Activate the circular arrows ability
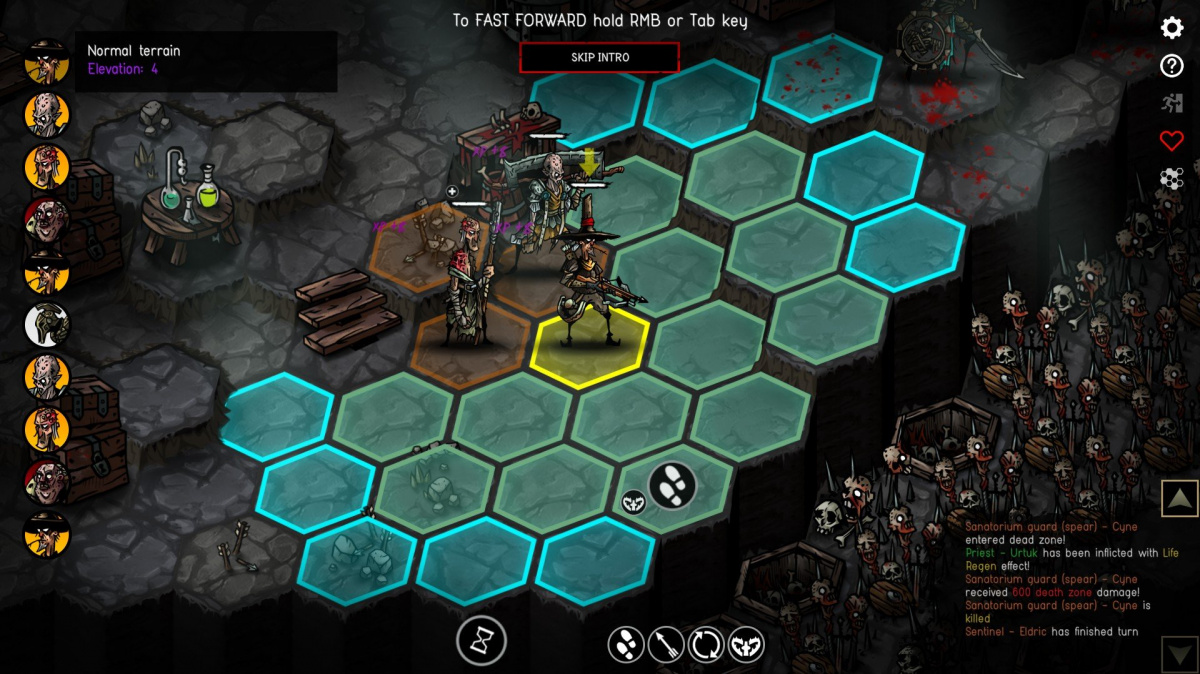This screenshot has height=674, width=1200. [x=705, y=645]
